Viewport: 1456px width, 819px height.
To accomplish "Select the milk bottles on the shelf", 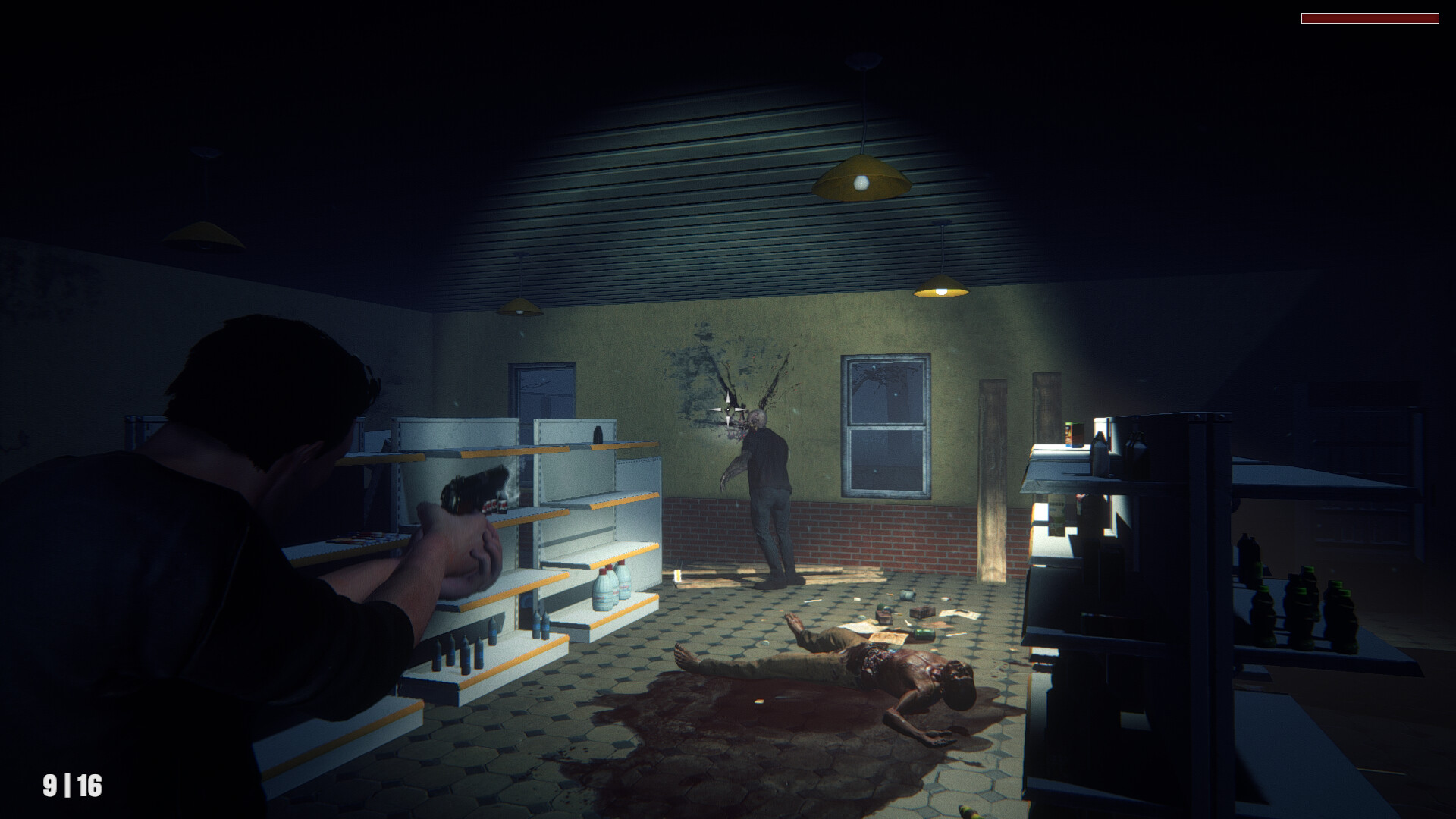I will (610, 588).
